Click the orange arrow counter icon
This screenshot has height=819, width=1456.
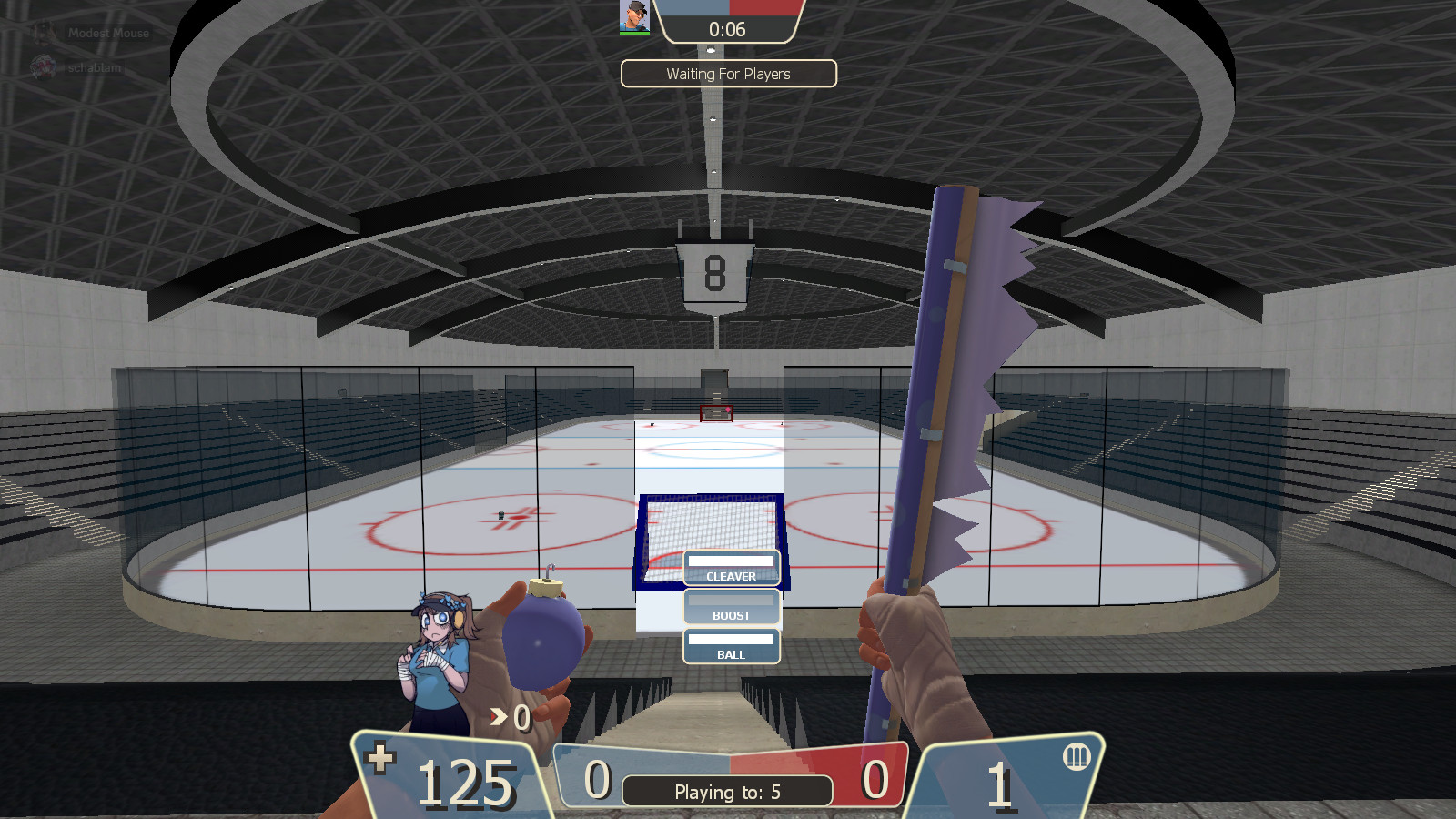pyautogui.click(x=497, y=717)
